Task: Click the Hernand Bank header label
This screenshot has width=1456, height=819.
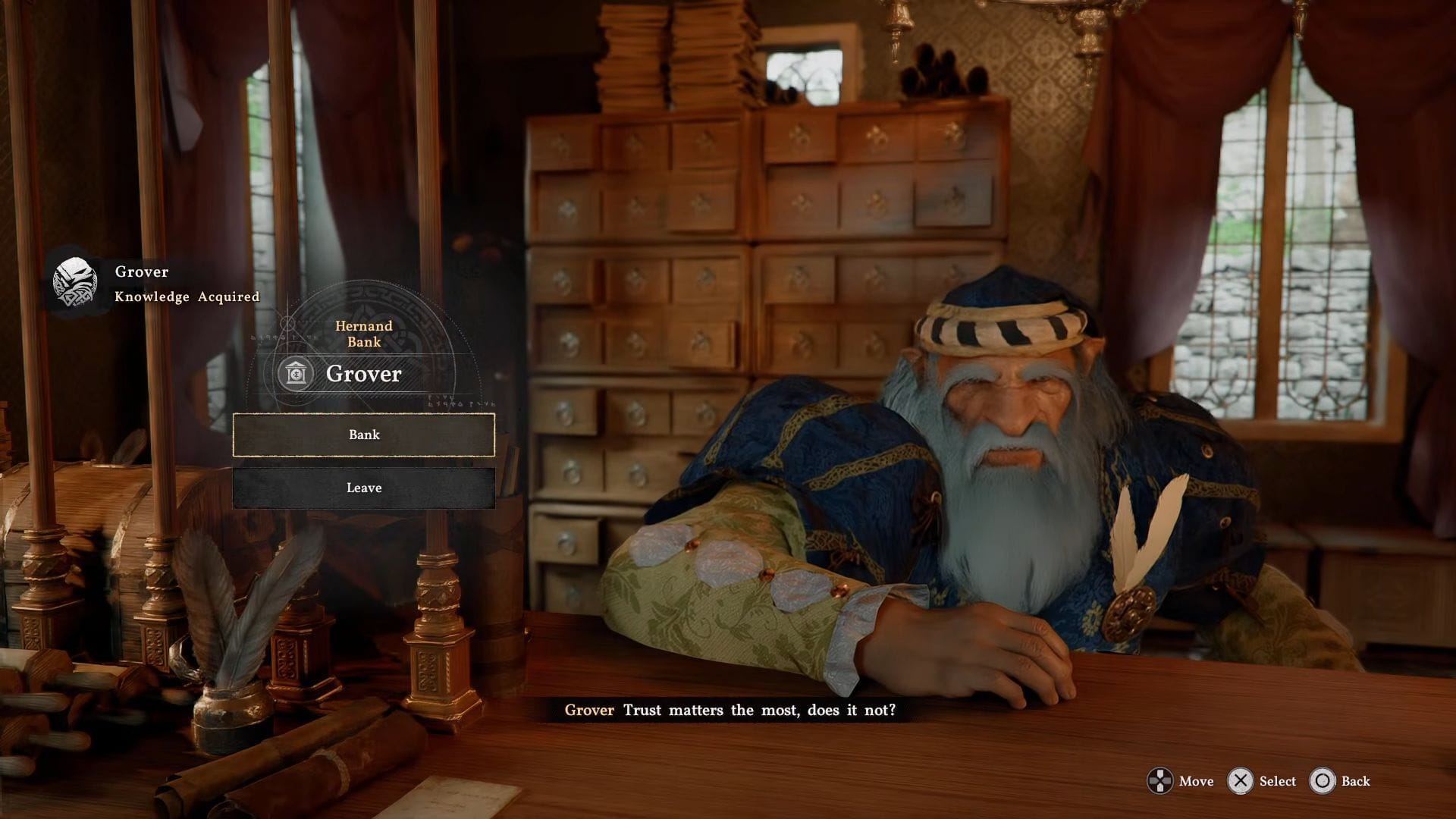Action: point(363,334)
